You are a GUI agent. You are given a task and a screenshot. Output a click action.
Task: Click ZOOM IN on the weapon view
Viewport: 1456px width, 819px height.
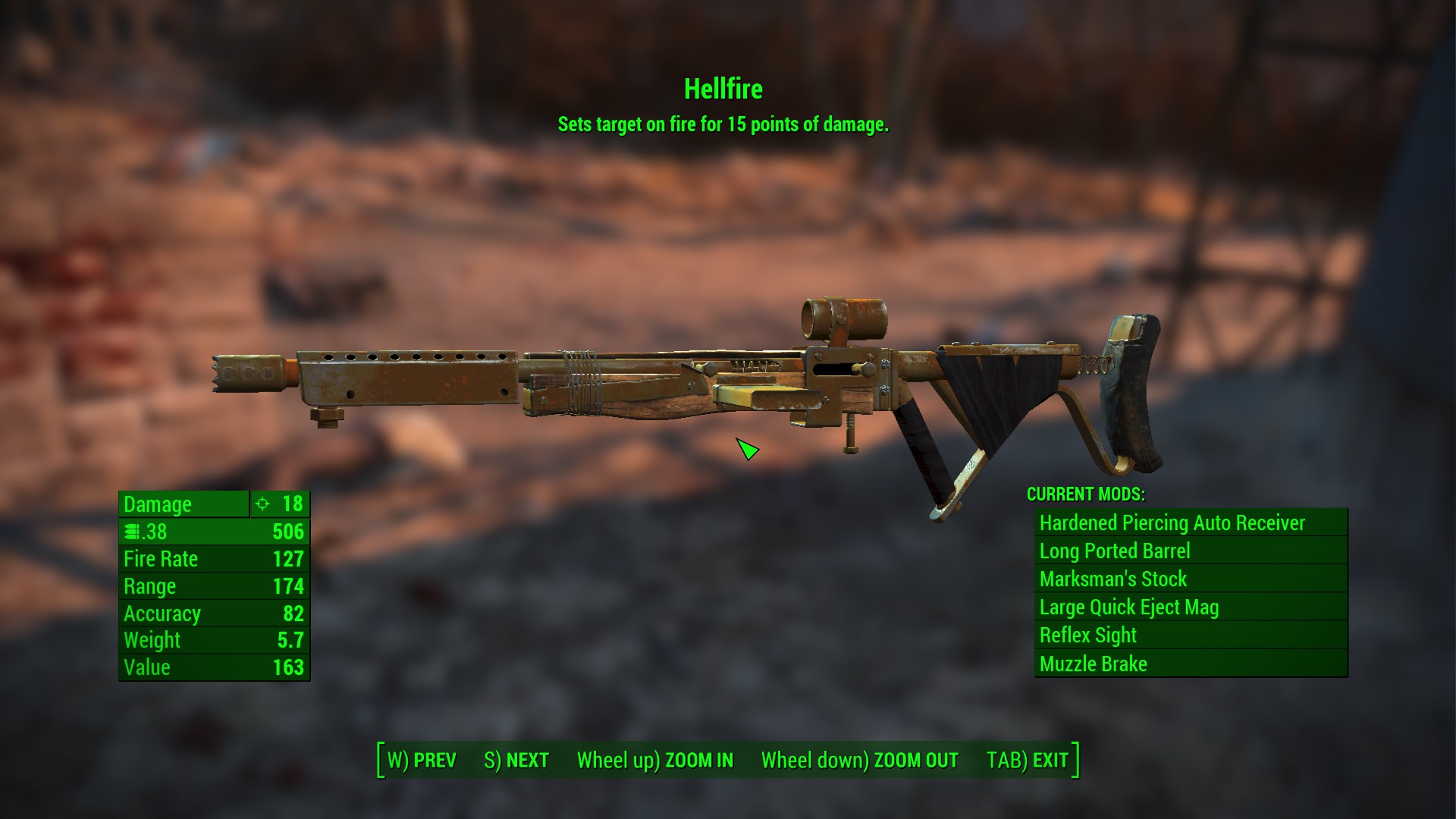pyautogui.click(x=655, y=761)
